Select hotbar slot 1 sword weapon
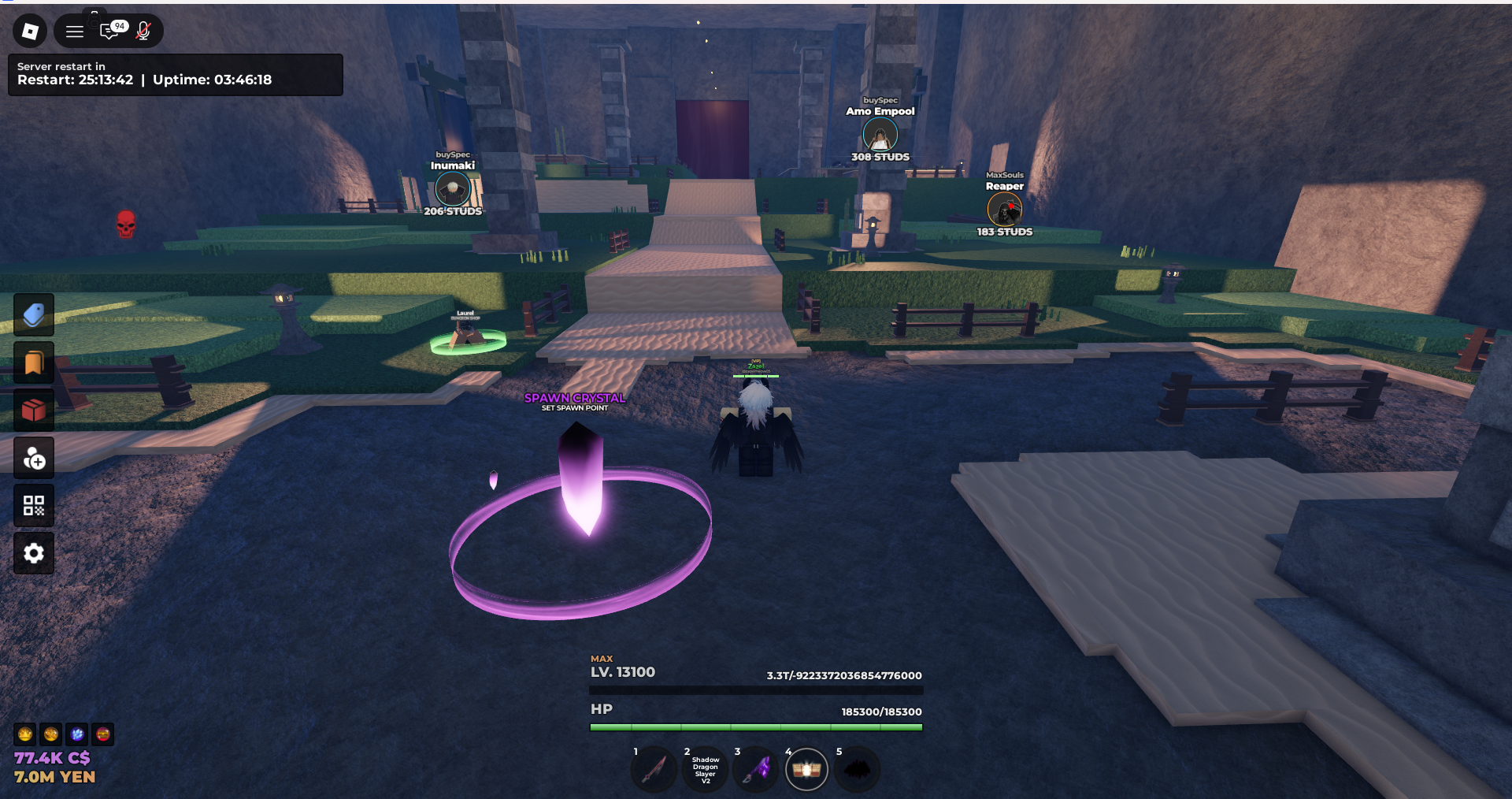Image resolution: width=1512 pixels, height=799 pixels. click(654, 769)
